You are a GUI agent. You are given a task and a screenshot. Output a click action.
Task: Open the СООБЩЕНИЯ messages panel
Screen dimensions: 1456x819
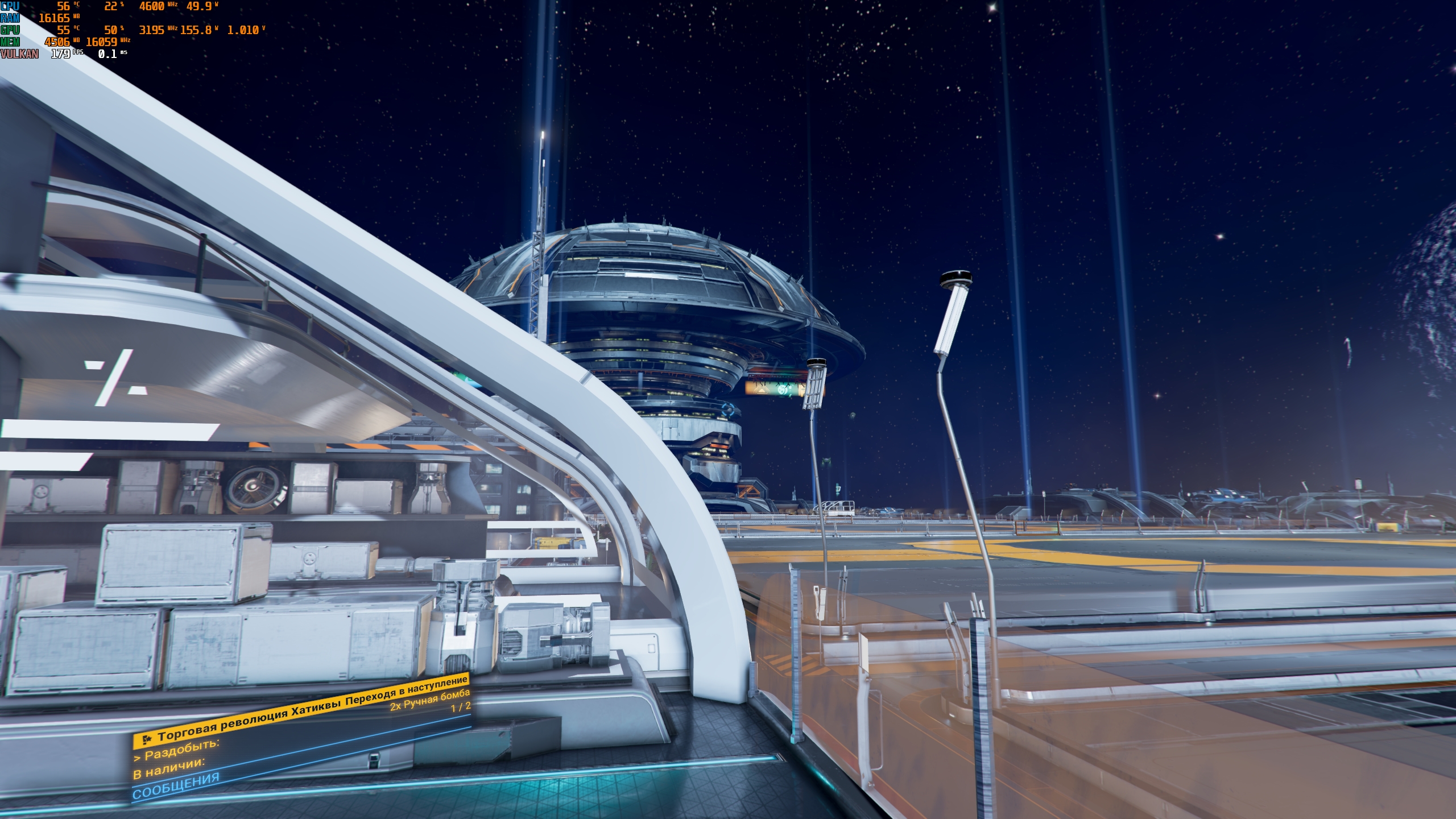tap(176, 785)
